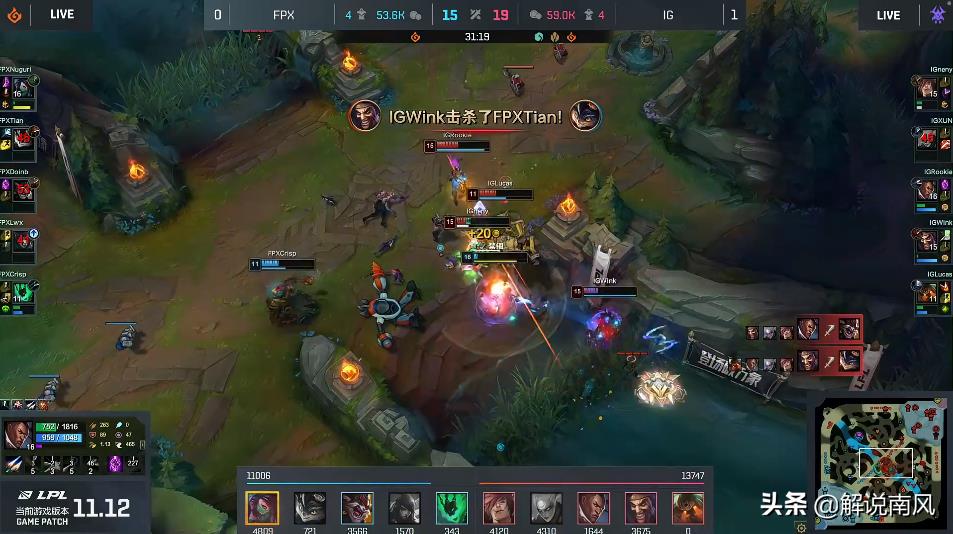Viewport: 953px width, 534px height.
Task: Select the champion portrait showing 3566 damage
Action: click(357, 508)
